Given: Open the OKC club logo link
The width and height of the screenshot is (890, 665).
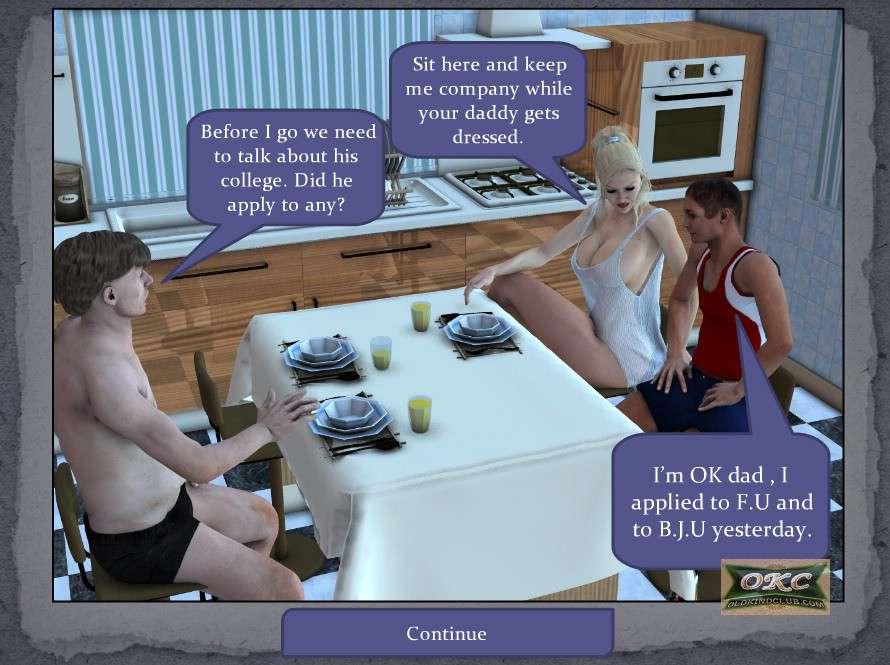Looking at the screenshot, I should (775, 586).
